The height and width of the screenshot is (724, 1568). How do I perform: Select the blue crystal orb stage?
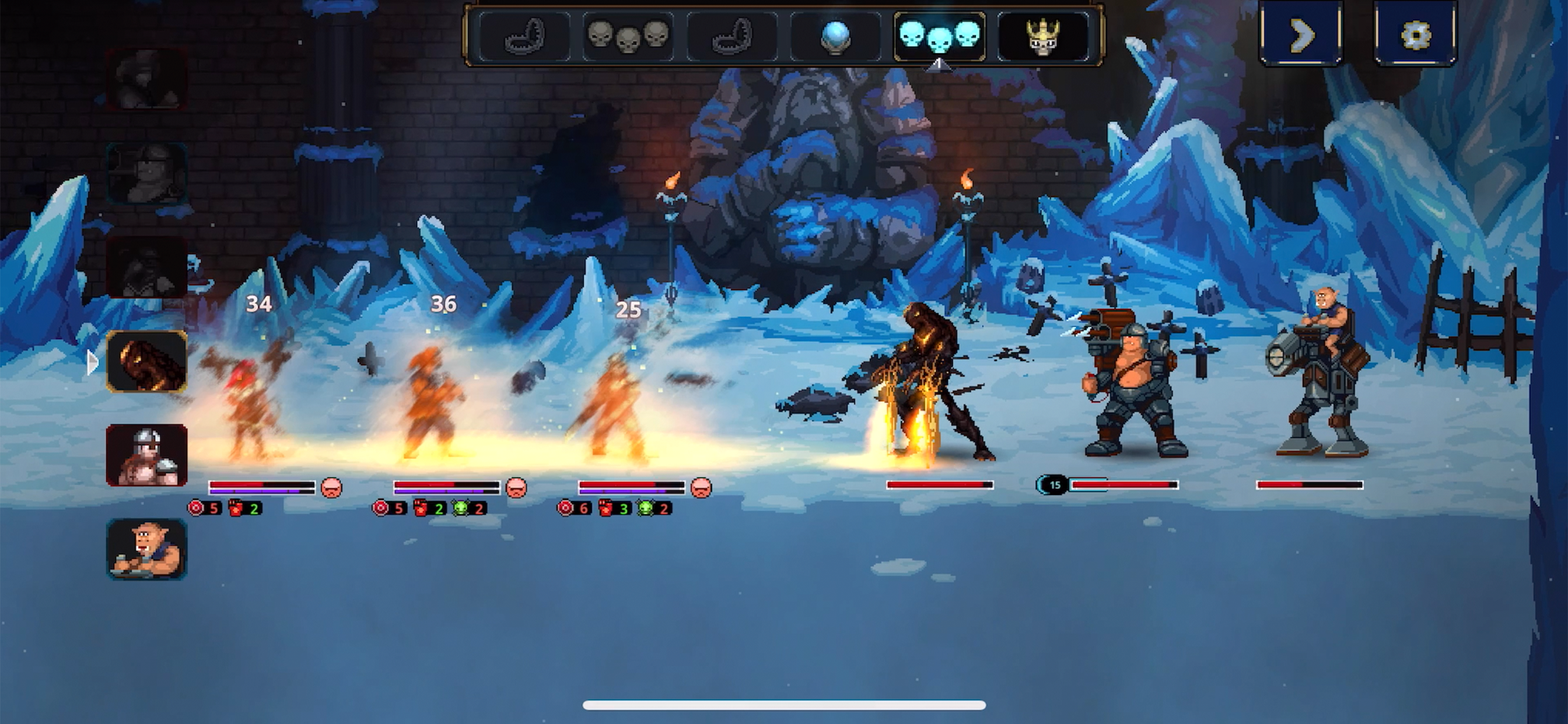coord(835,37)
